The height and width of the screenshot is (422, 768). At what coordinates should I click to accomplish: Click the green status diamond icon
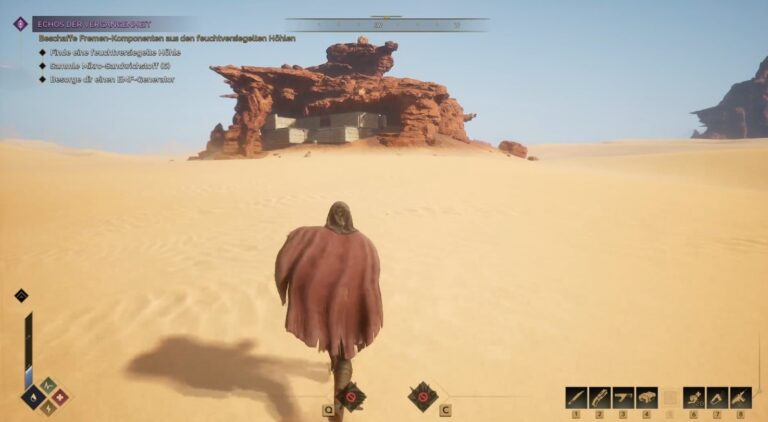point(46,384)
